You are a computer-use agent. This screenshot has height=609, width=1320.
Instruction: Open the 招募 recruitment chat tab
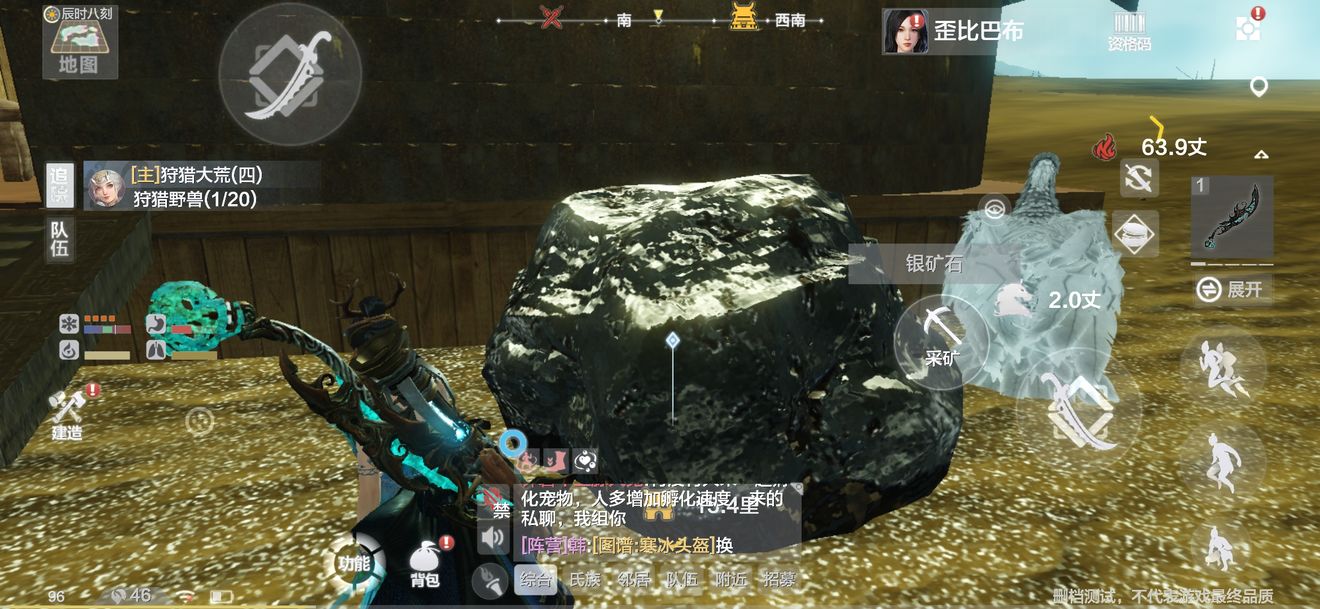tap(780, 580)
